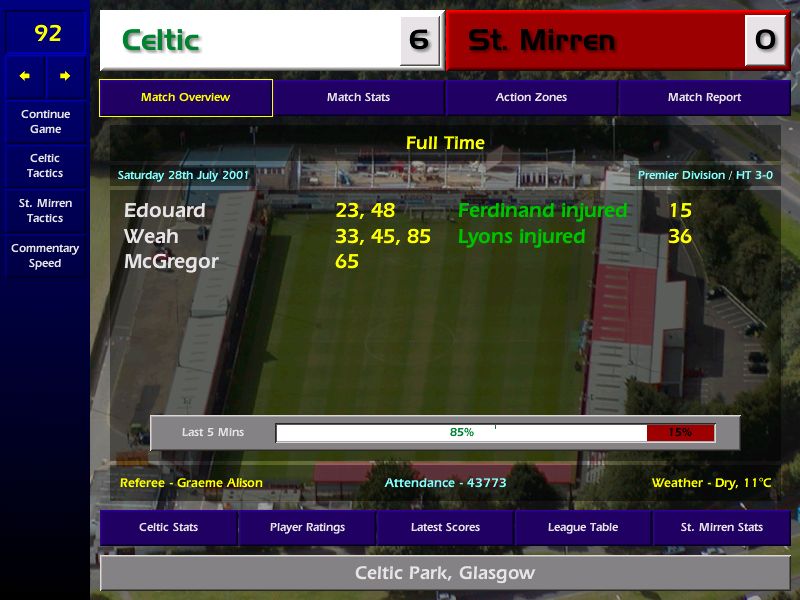This screenshot has width=800, height=600.
Task: Open the League Table
Action: click(583, 527)
